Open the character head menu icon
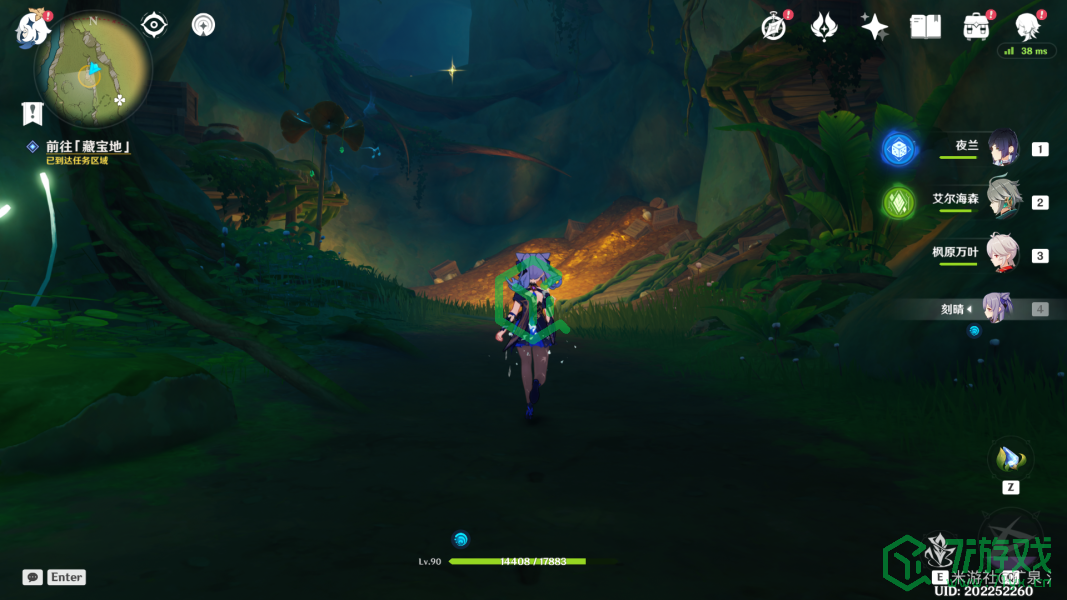1067x600 pixels. click(x=1026, y=26)
